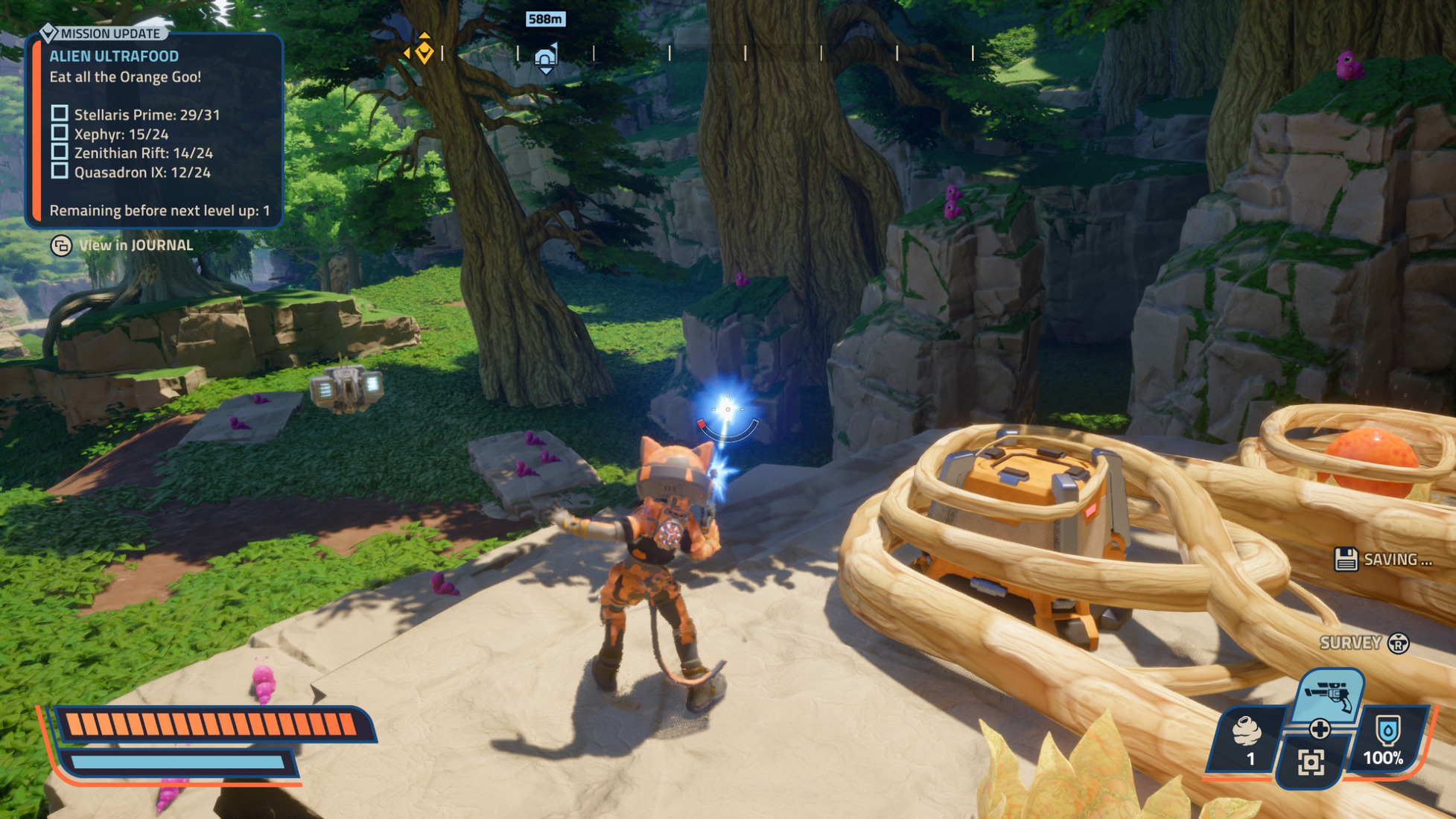This screenshot has width=1456, height=819.
Task: Select the yellow diamond compass marker
Action: point(424,52)
